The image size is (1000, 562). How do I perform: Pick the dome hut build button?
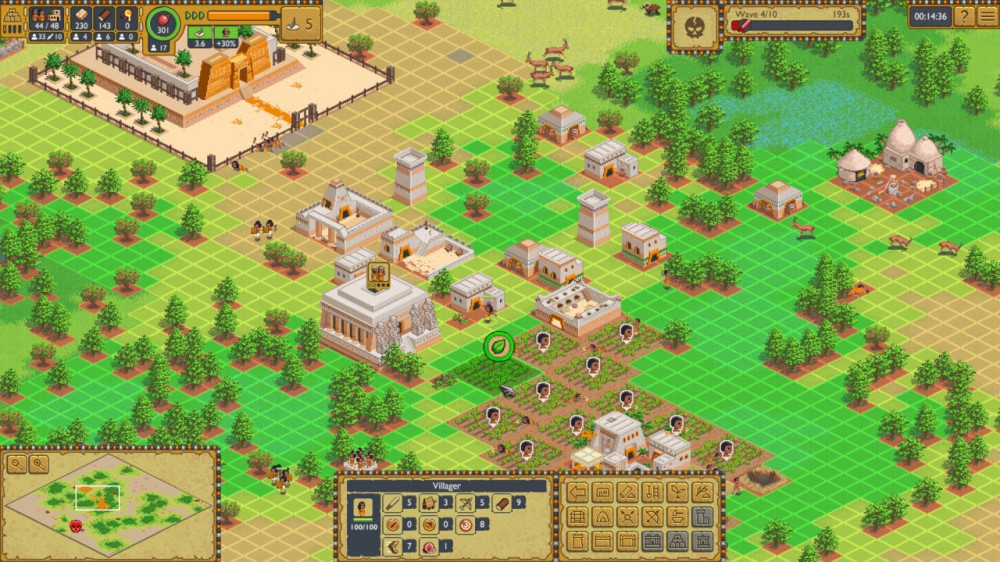602,517
